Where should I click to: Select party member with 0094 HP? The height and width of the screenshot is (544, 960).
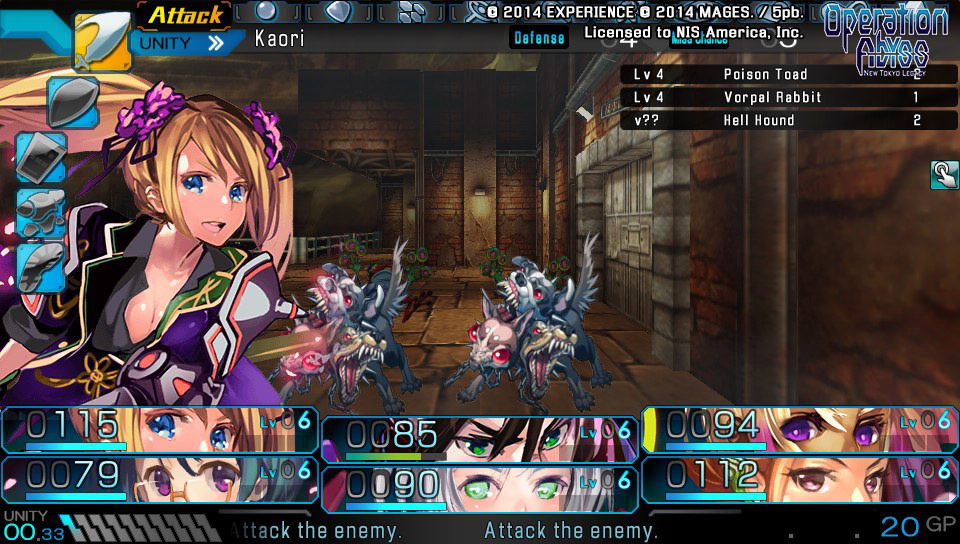point(799,429)
